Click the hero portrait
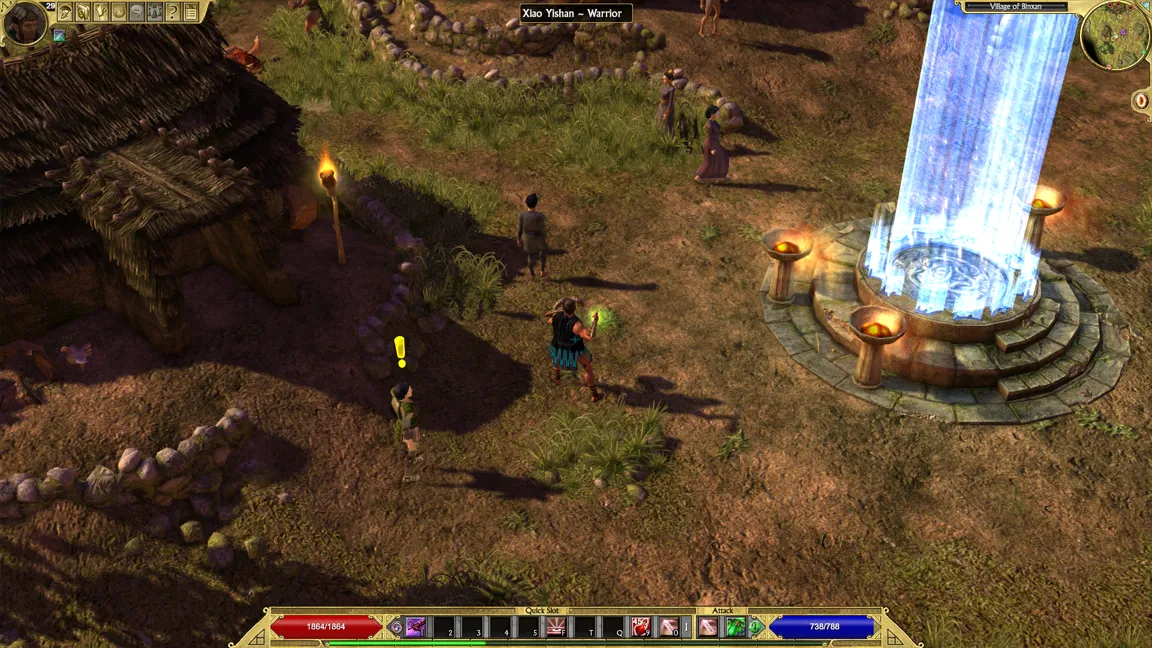 (25, 23)
